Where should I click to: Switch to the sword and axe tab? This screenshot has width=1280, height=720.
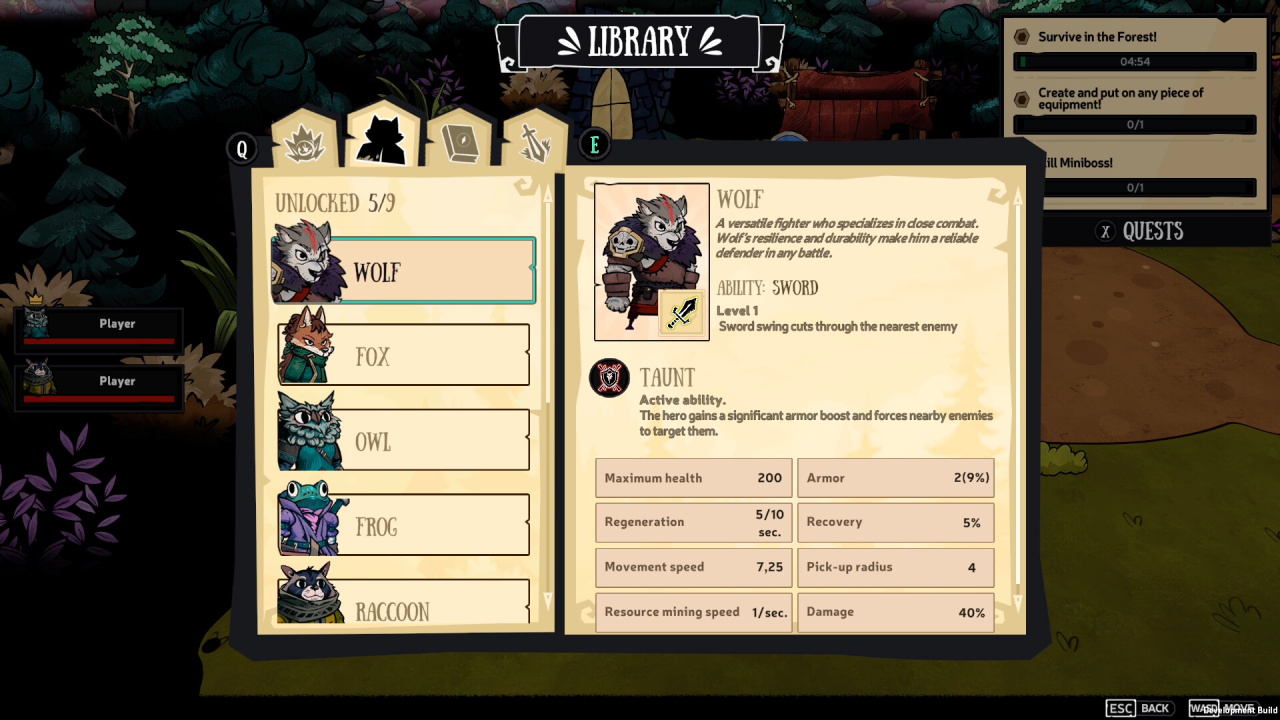click(x=534, y=142)
